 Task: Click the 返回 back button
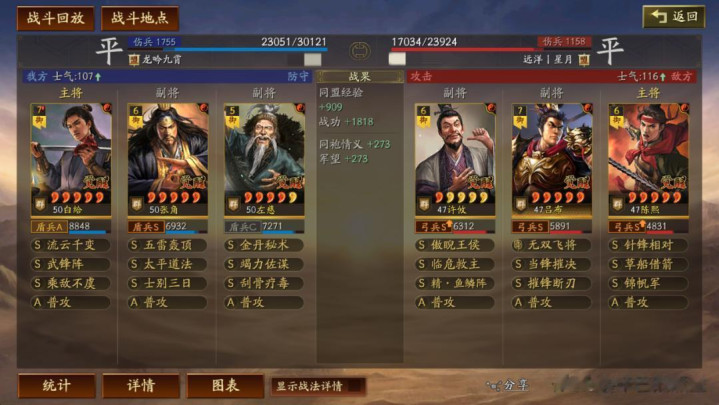[673, 17]
